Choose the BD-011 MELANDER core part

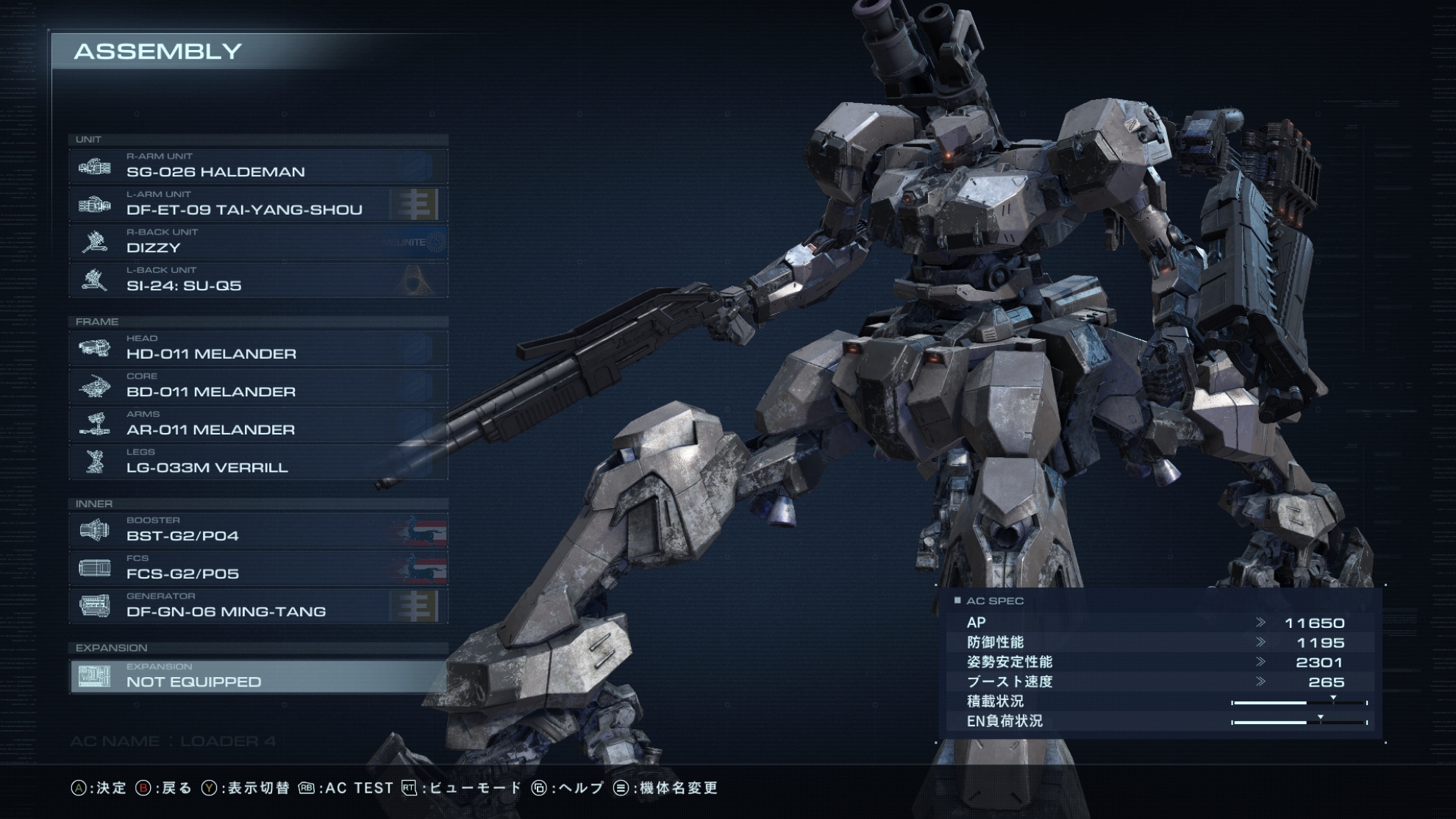click(x=257, y=387)
